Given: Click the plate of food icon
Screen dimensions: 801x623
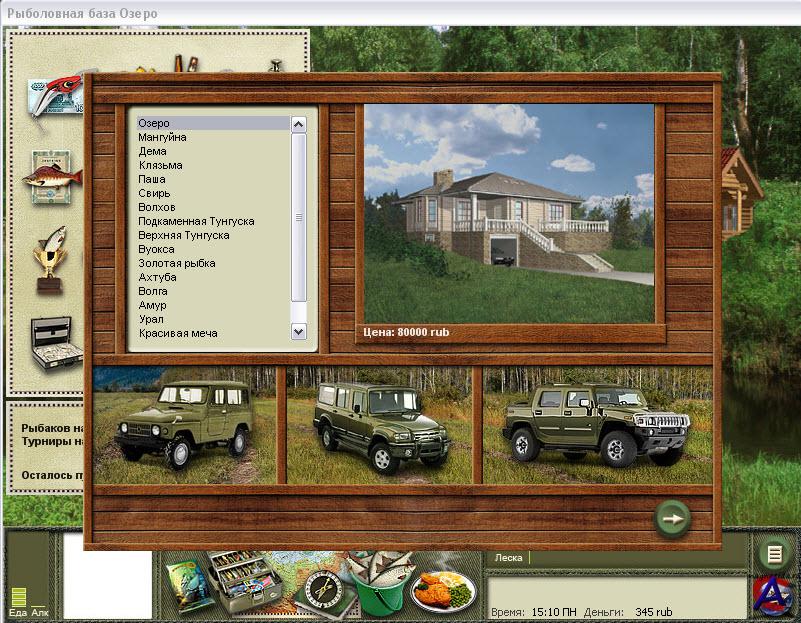Looking at the screenshot, I should coord(442,590).
